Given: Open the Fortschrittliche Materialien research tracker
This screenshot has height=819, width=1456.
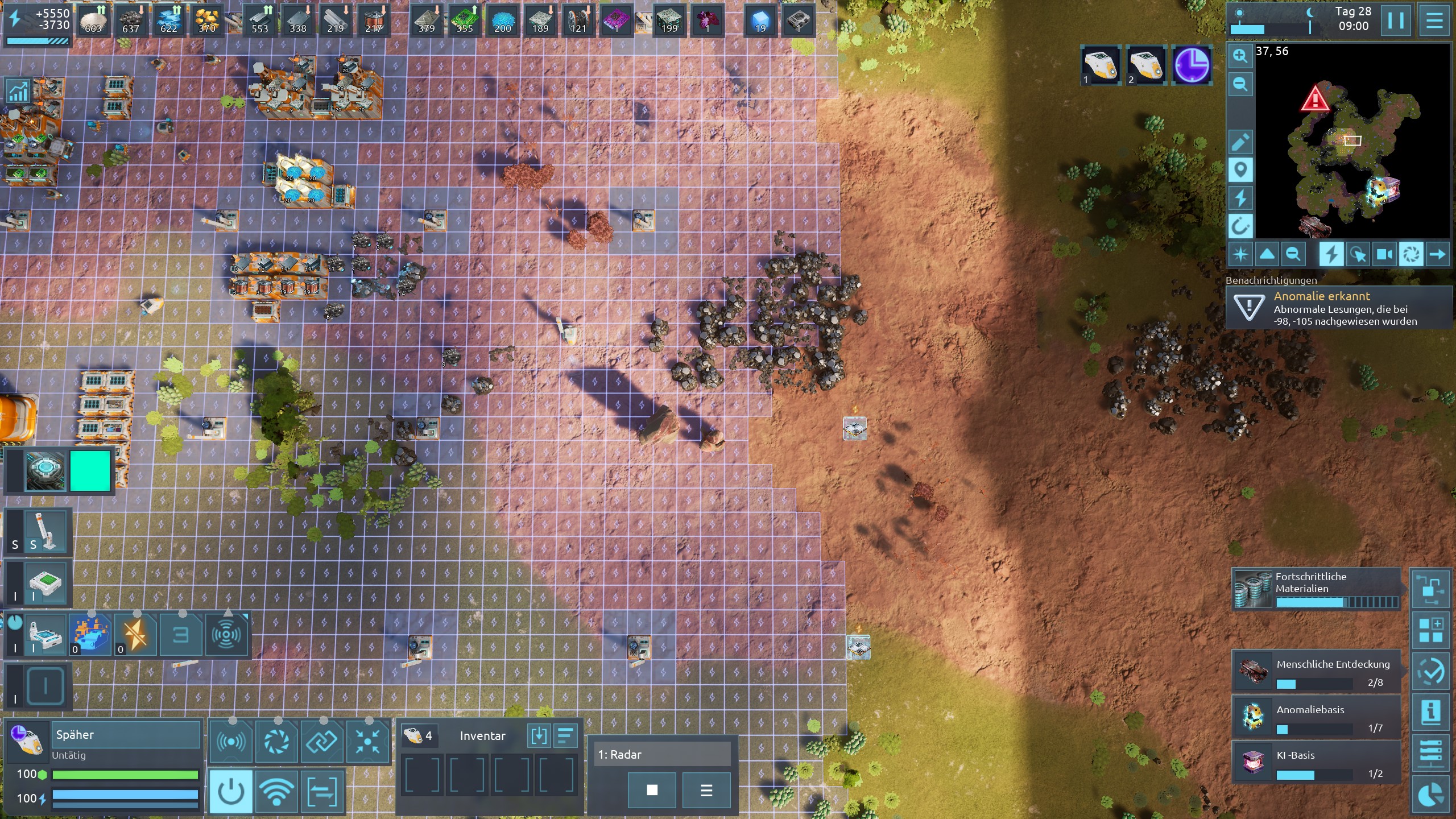Looking at the screenshot, I should click(x=1316, y=589).
